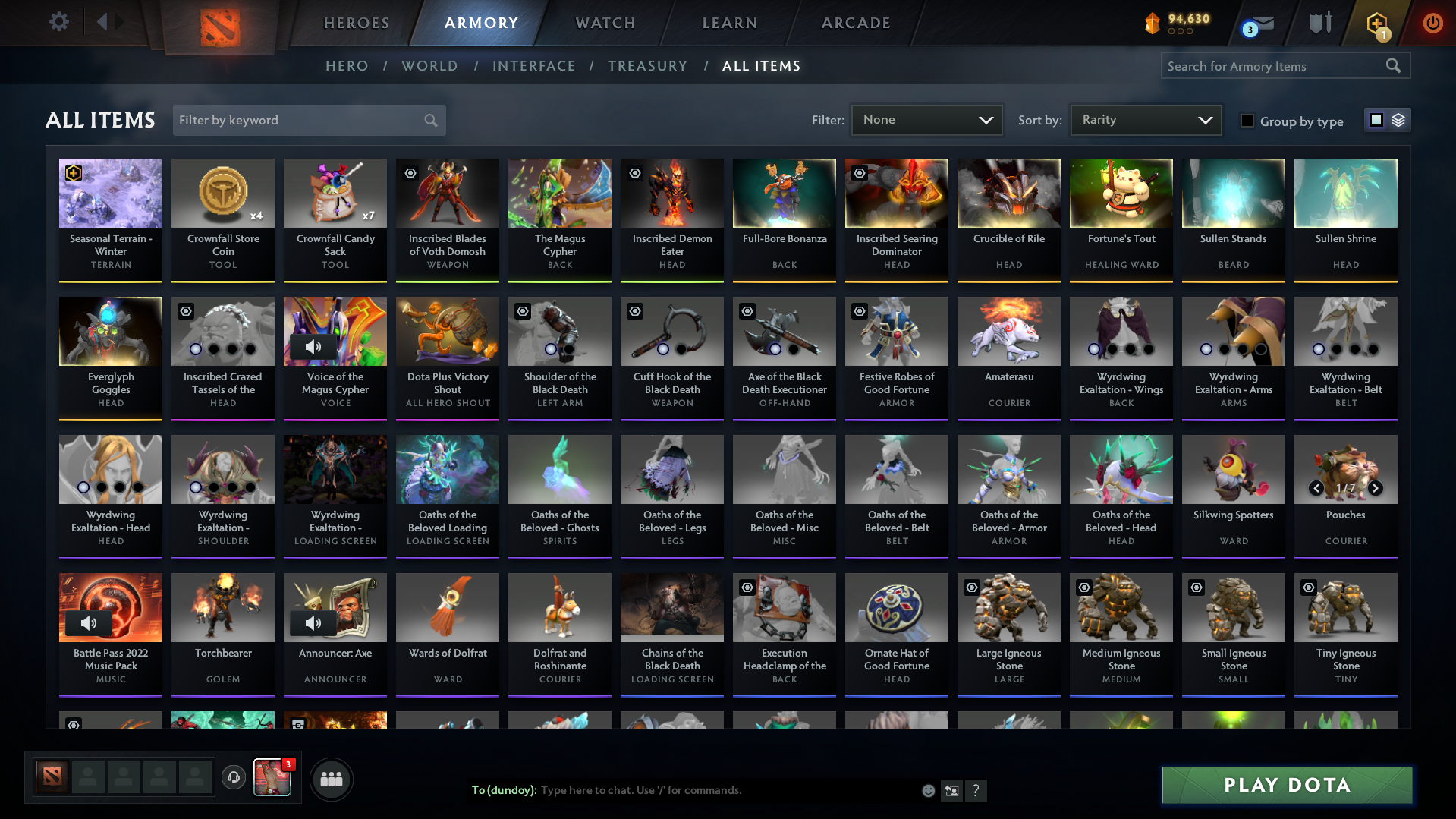Play the Voice of the Magus Cypher preview
Image resolution: width=1456 pixels, height=819 pixels.
[x=313, y=347]
